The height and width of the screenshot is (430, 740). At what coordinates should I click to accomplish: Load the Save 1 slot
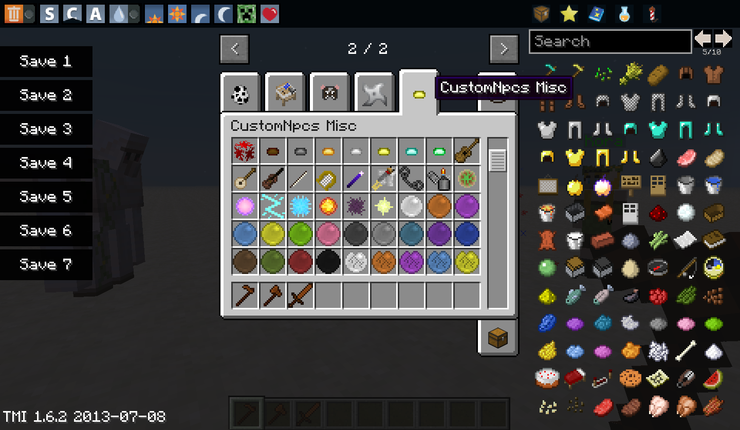46,62
